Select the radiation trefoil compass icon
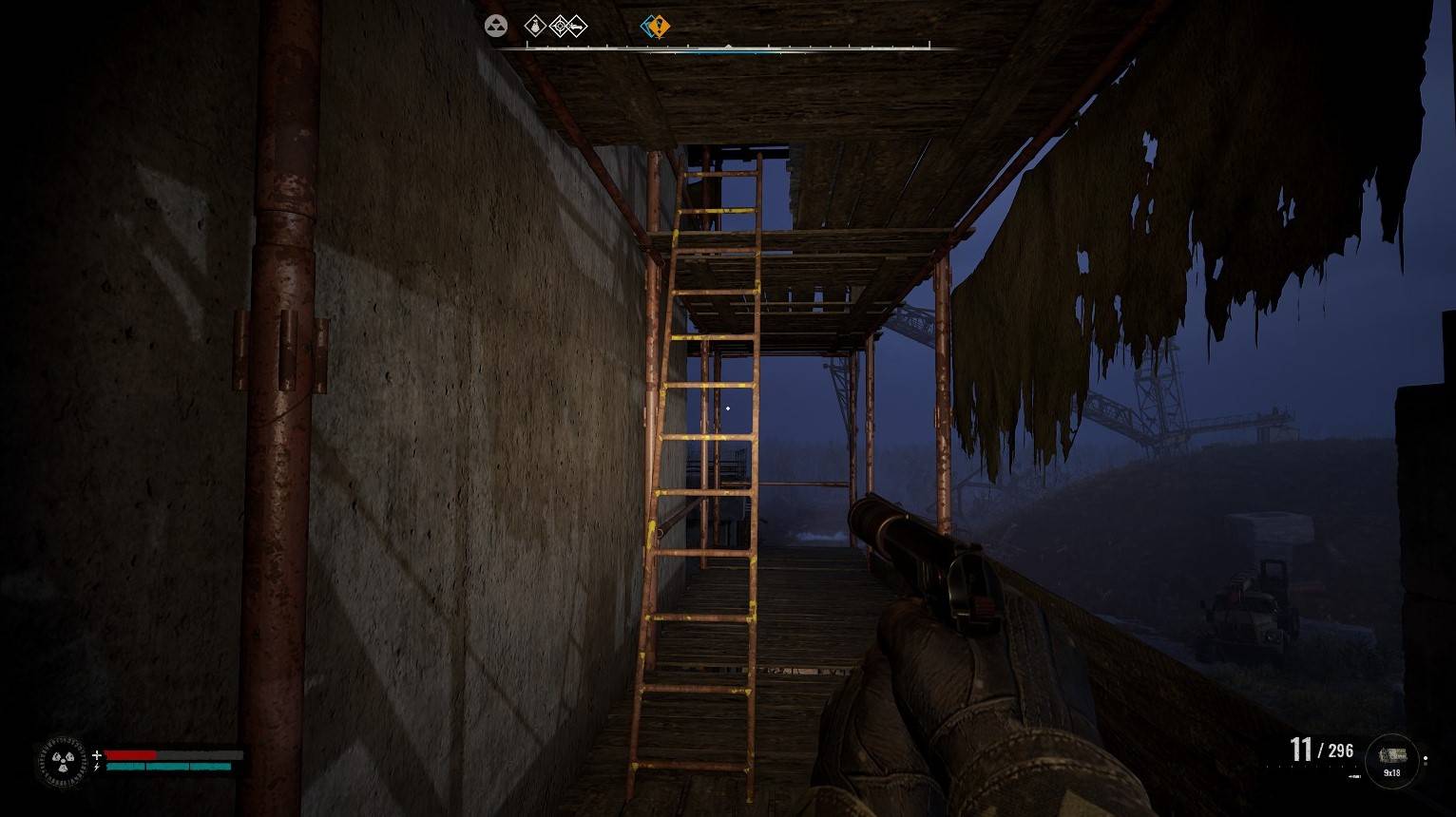 pyautogui.click(x=495, y=27)
